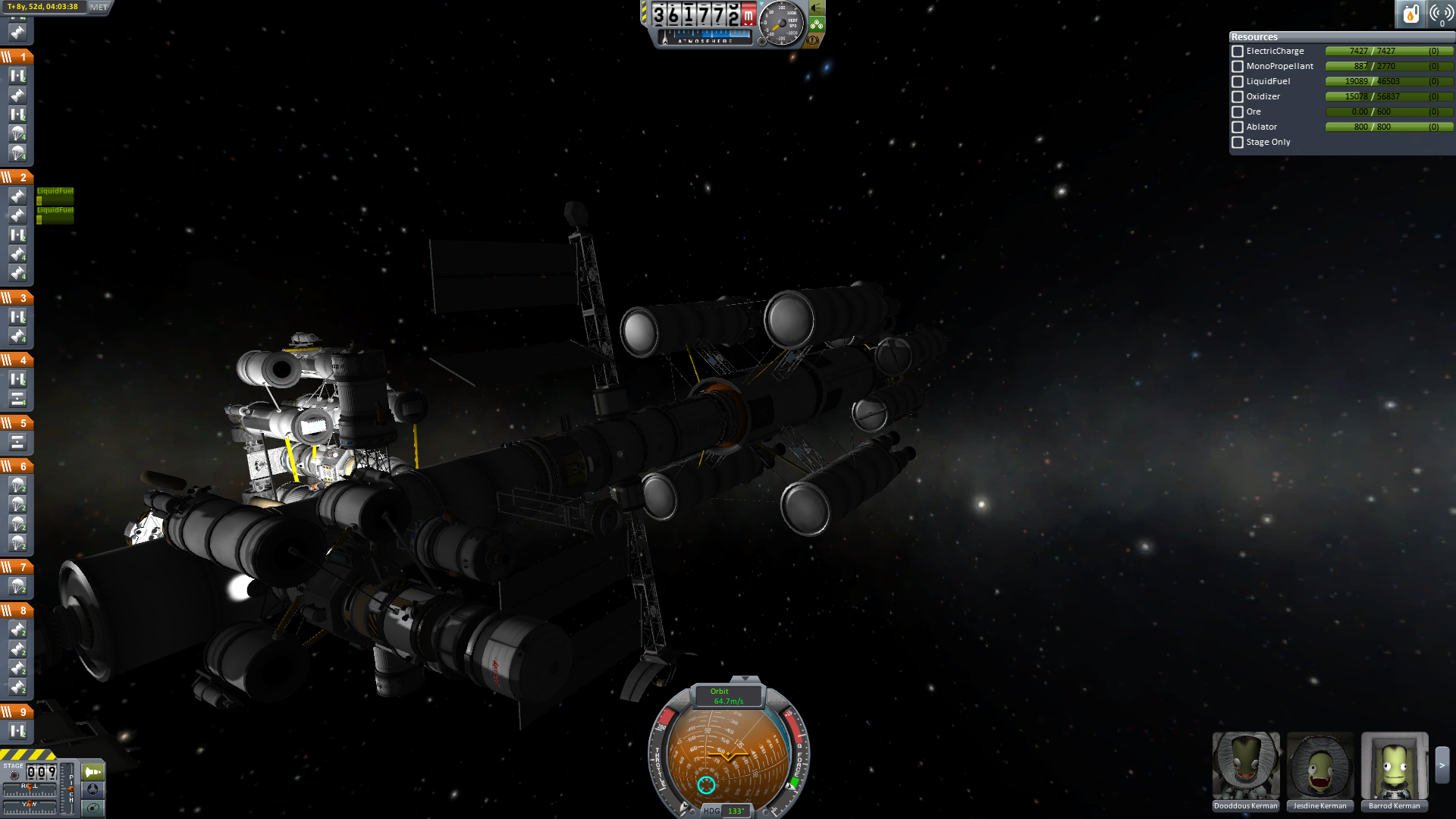The width and height of the screenshot is (1456, 819).
Task: Toggle the lights action button
Action: (x=817, y=8)
